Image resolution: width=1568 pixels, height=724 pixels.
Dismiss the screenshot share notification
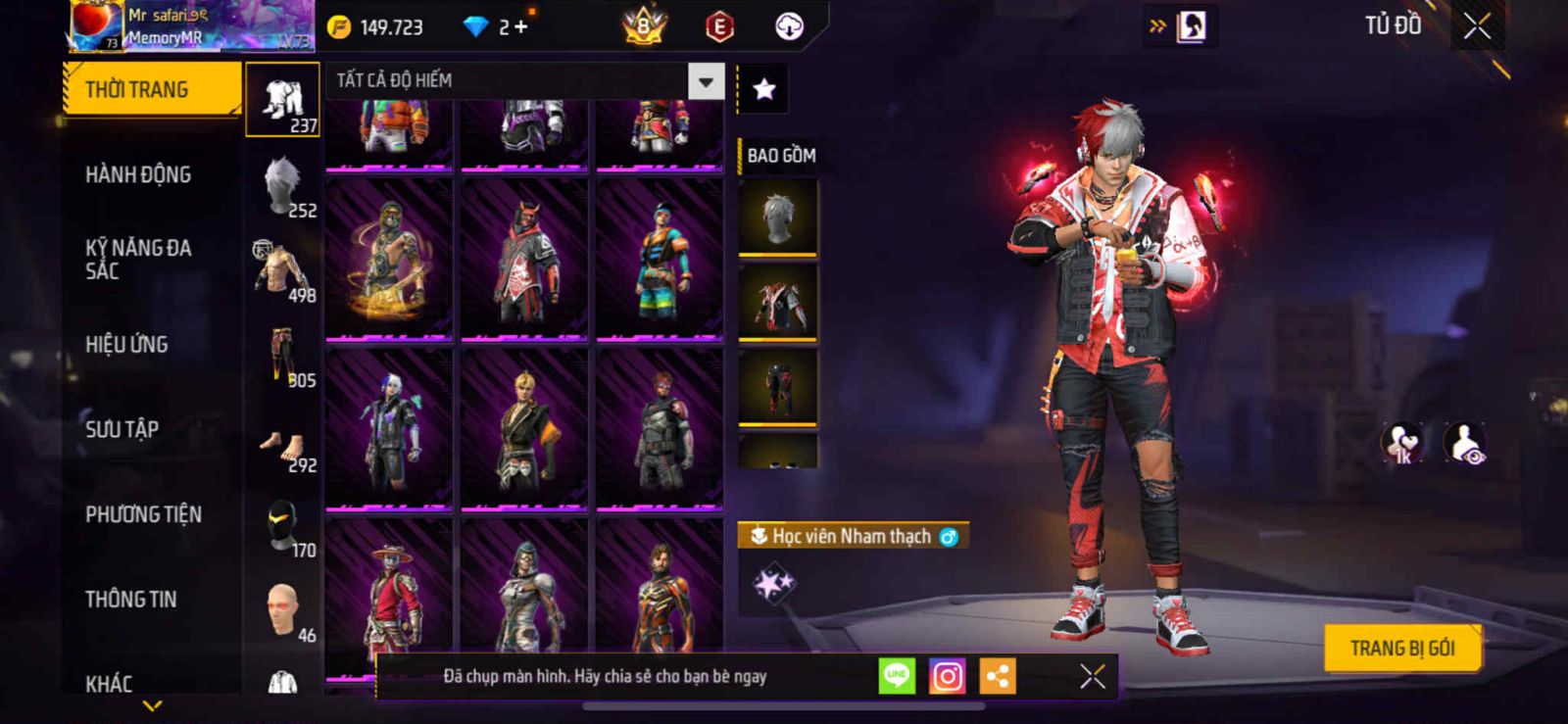[1092, 676]
